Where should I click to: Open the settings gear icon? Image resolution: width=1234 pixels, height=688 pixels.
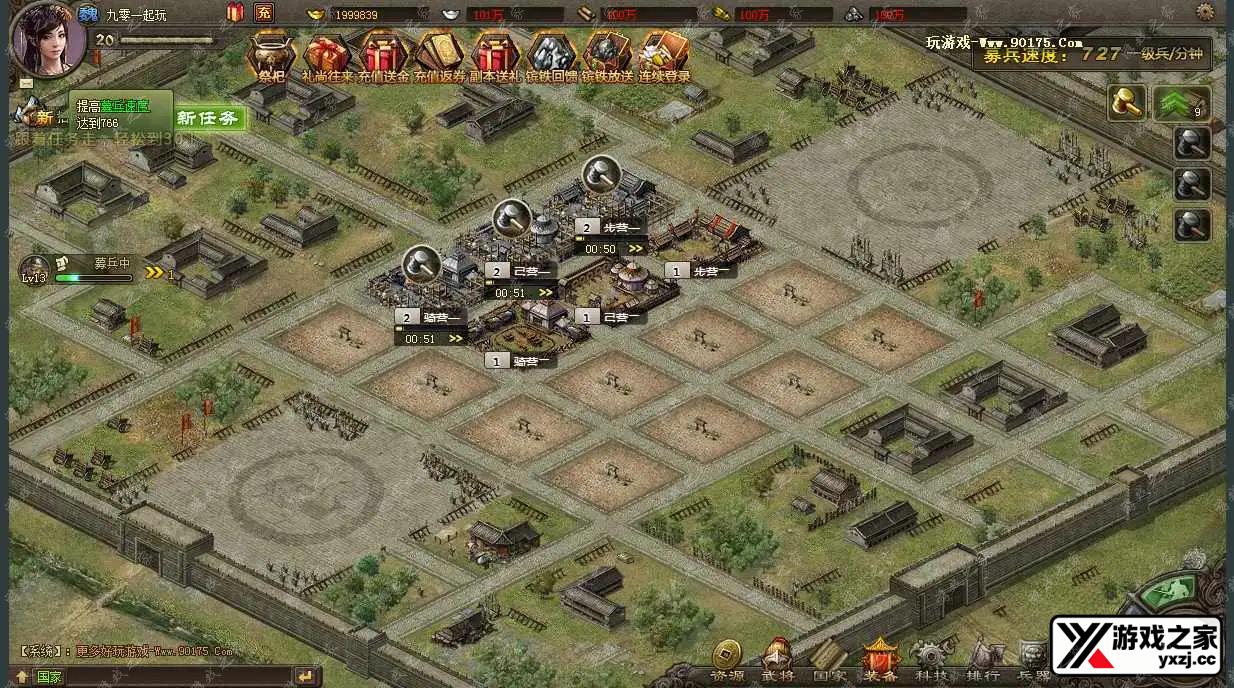1205,13
